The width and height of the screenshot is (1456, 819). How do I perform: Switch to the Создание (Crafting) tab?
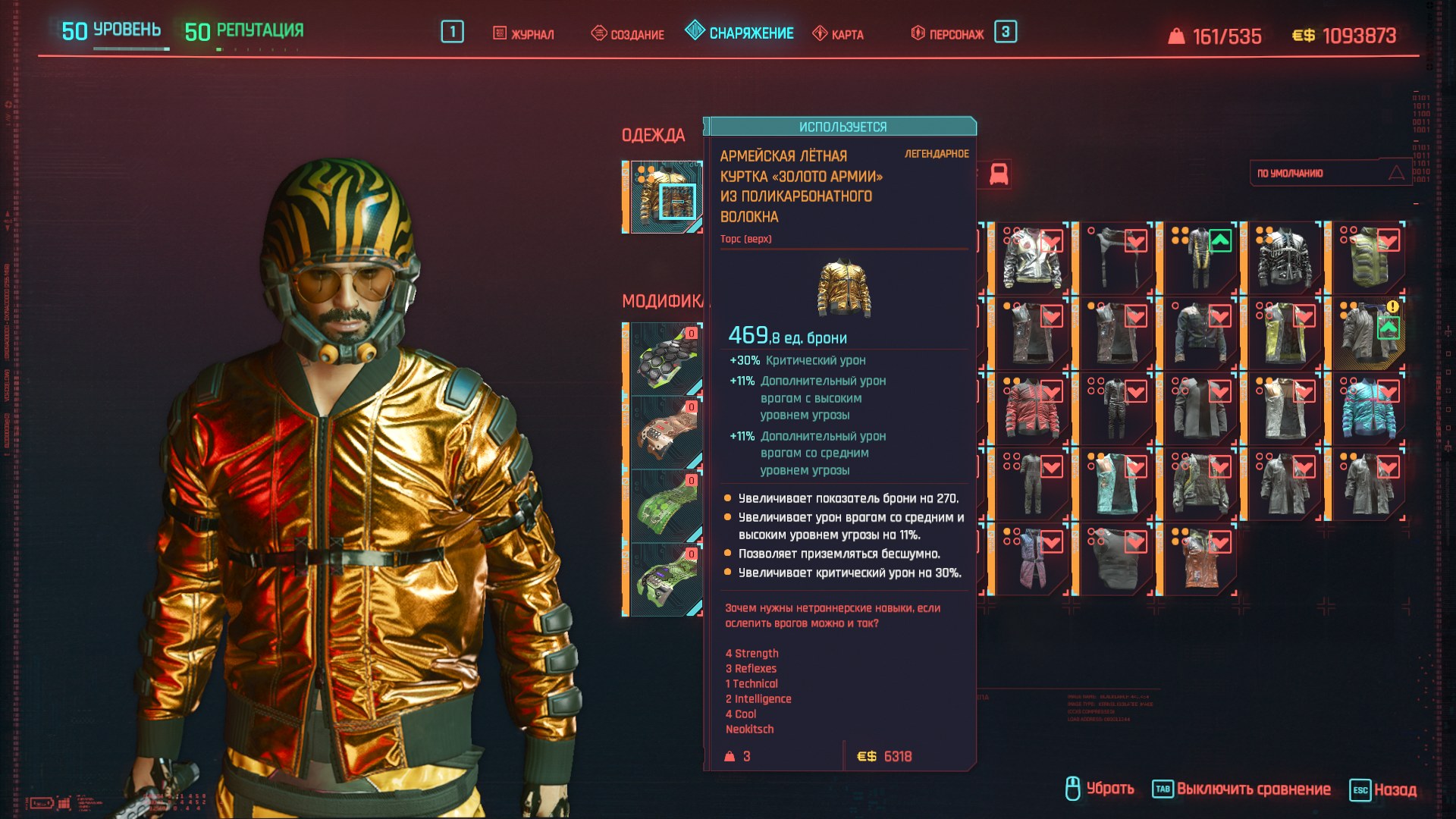(628, 34)
